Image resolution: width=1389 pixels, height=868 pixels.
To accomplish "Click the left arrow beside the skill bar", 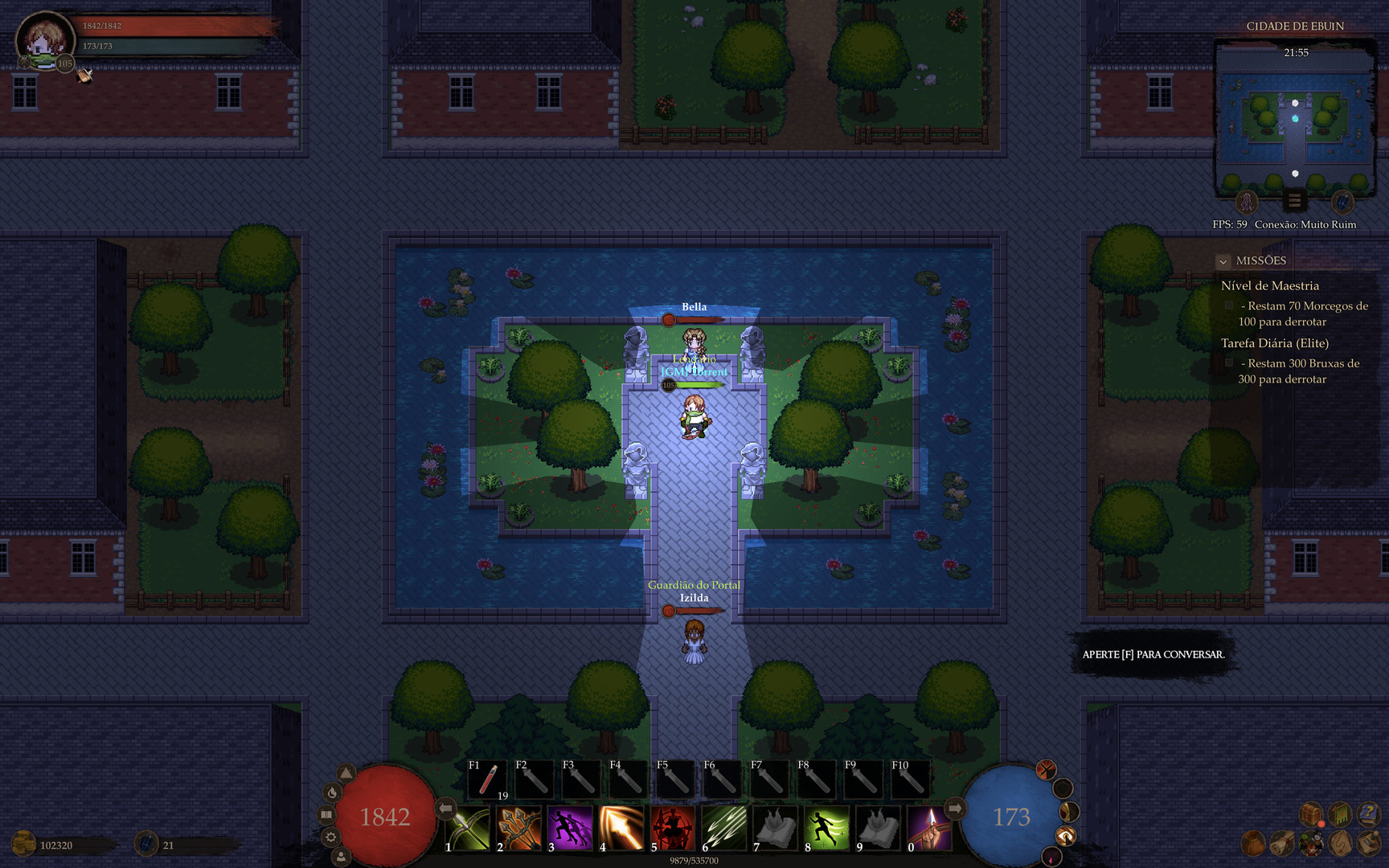I will coord(445,808).
